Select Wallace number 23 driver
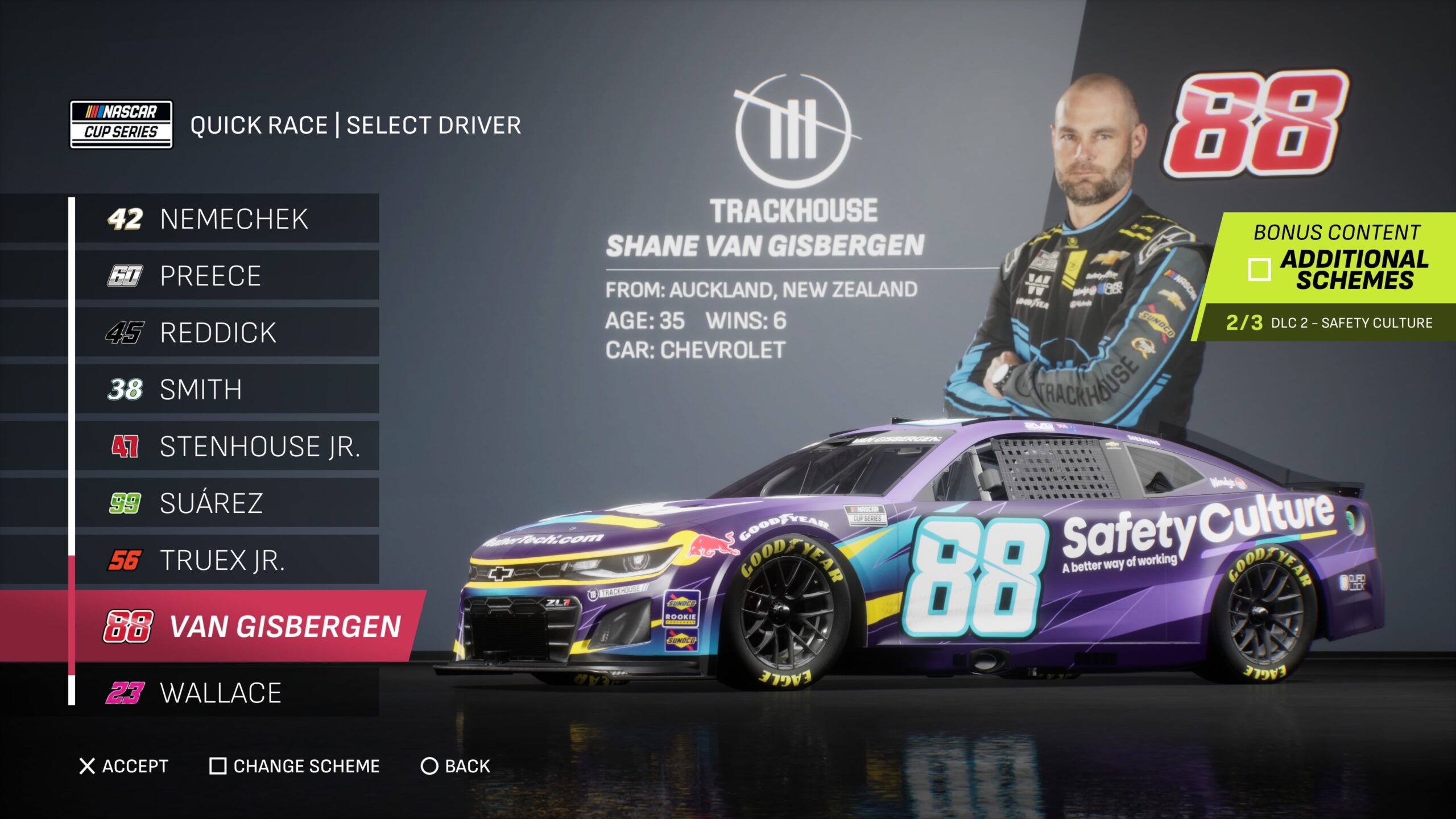This screenshot has height=819, width=1456. coord(227,693)
